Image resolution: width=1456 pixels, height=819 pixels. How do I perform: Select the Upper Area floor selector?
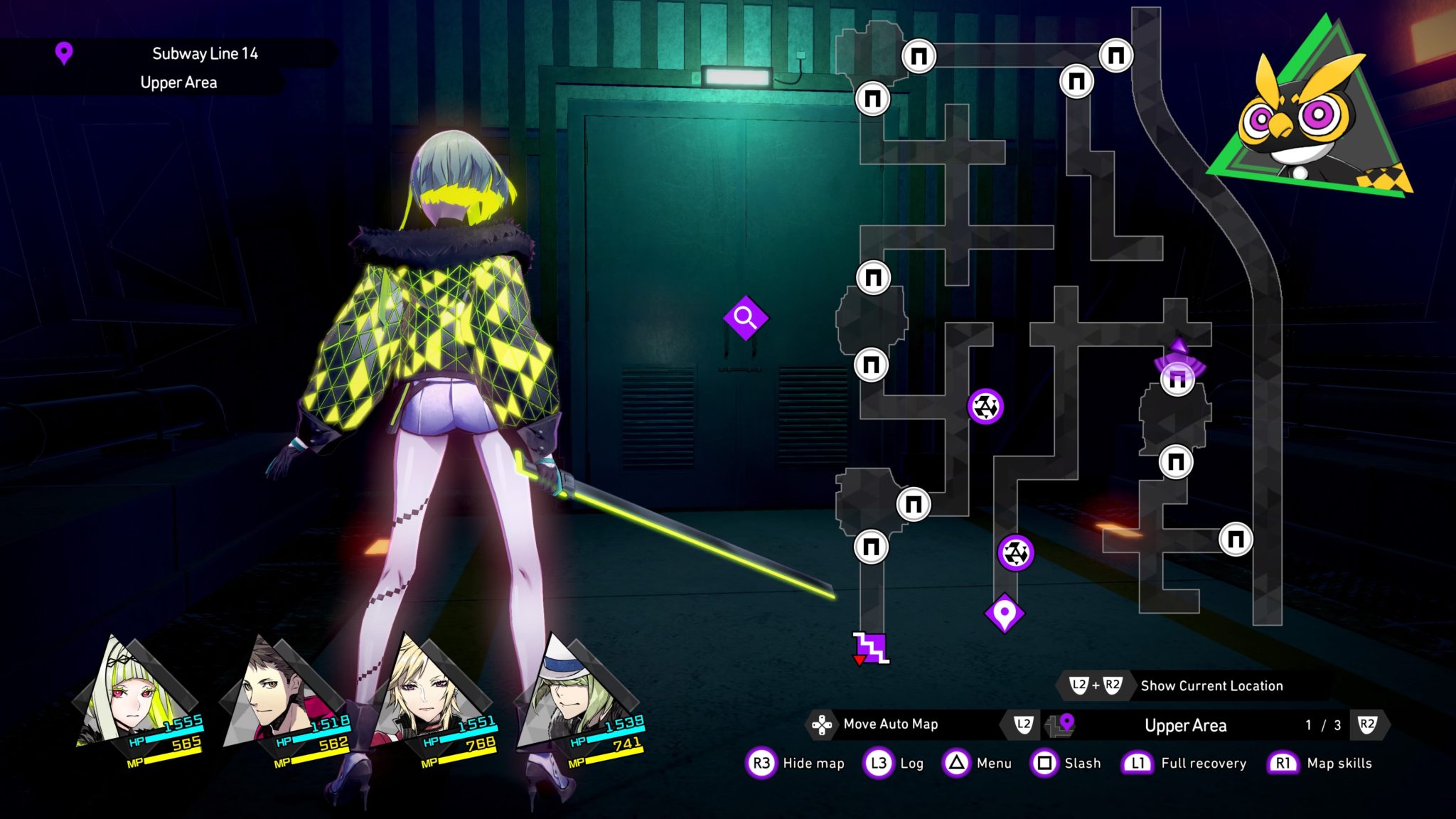1185,726
